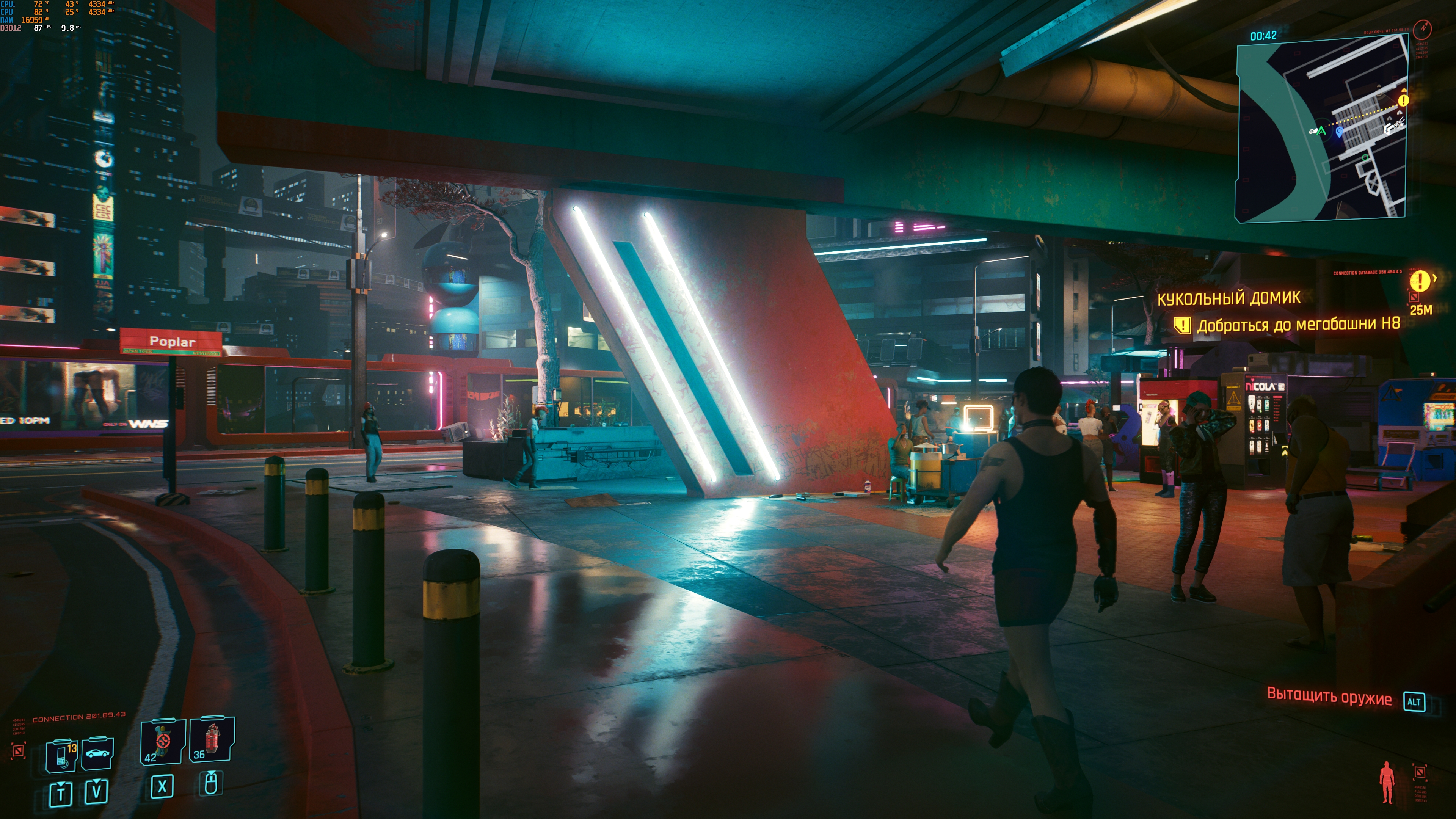Select the blue fast travel pin on minimap
The width and height of the screenshot is (1456, 819).
[1339, 132]
